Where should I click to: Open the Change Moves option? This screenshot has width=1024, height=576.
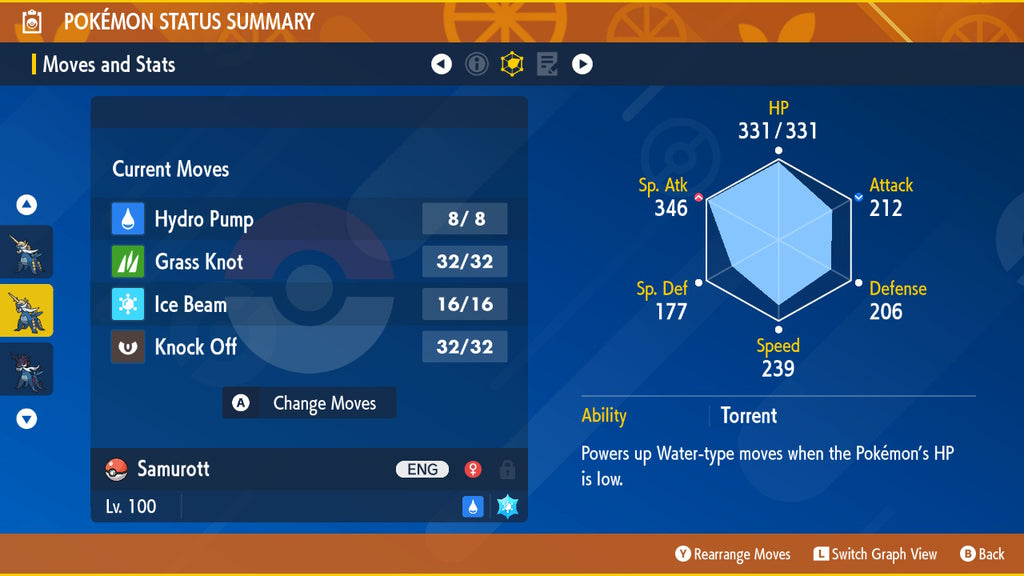pos(309,403)
